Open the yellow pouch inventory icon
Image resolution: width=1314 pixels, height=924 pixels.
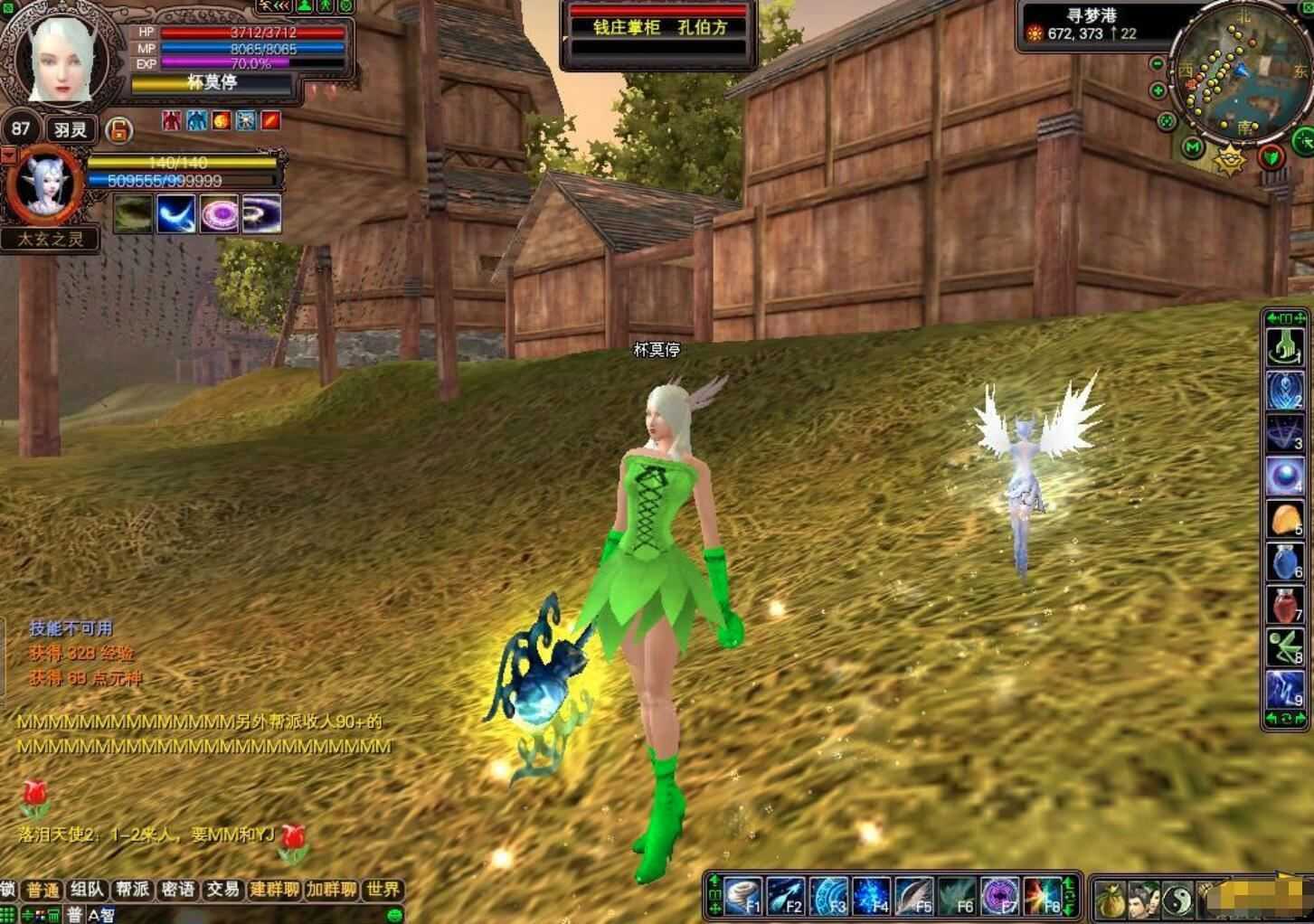[1111, 898]
